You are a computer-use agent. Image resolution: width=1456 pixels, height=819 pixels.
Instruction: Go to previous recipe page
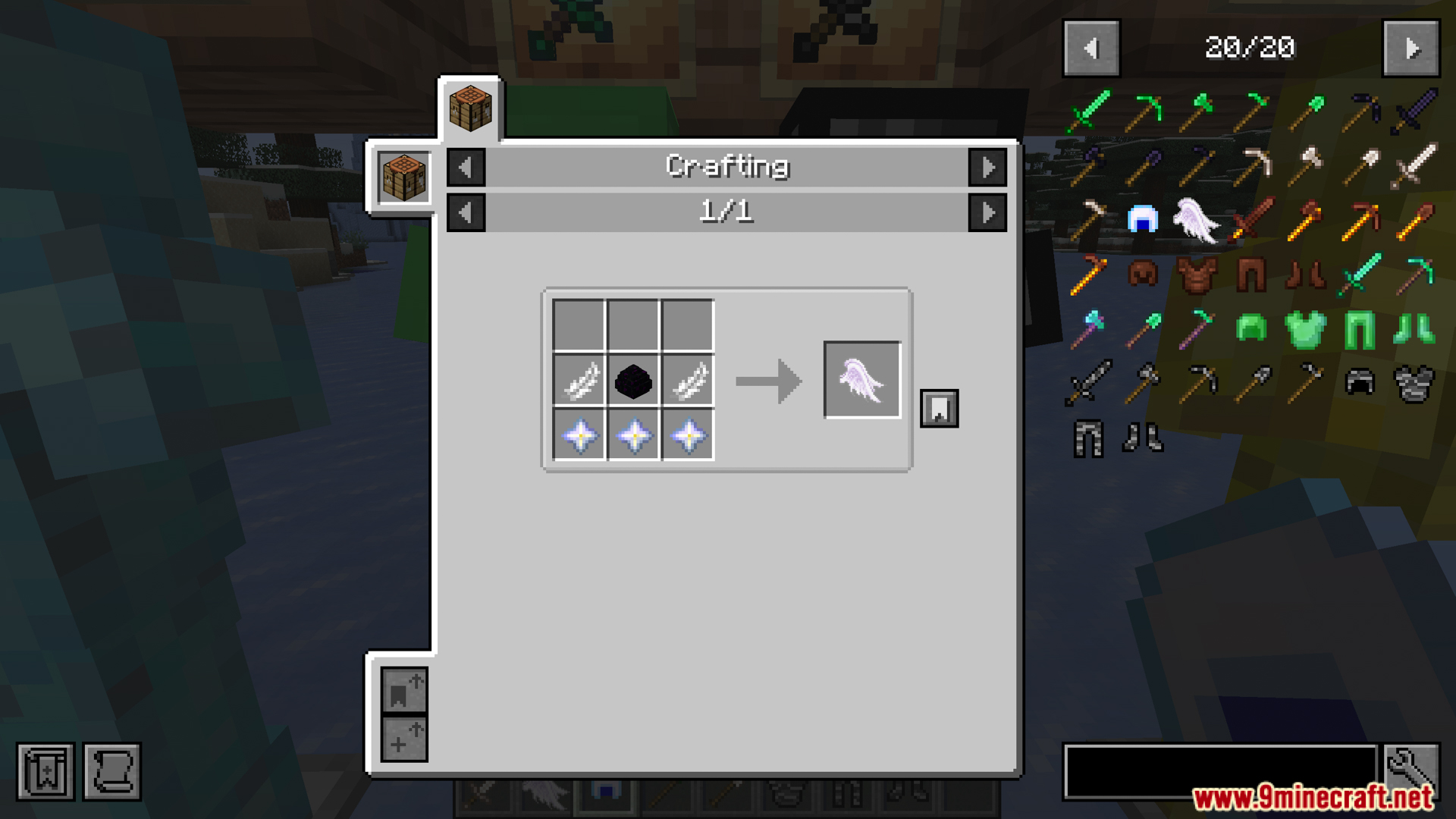466,212
